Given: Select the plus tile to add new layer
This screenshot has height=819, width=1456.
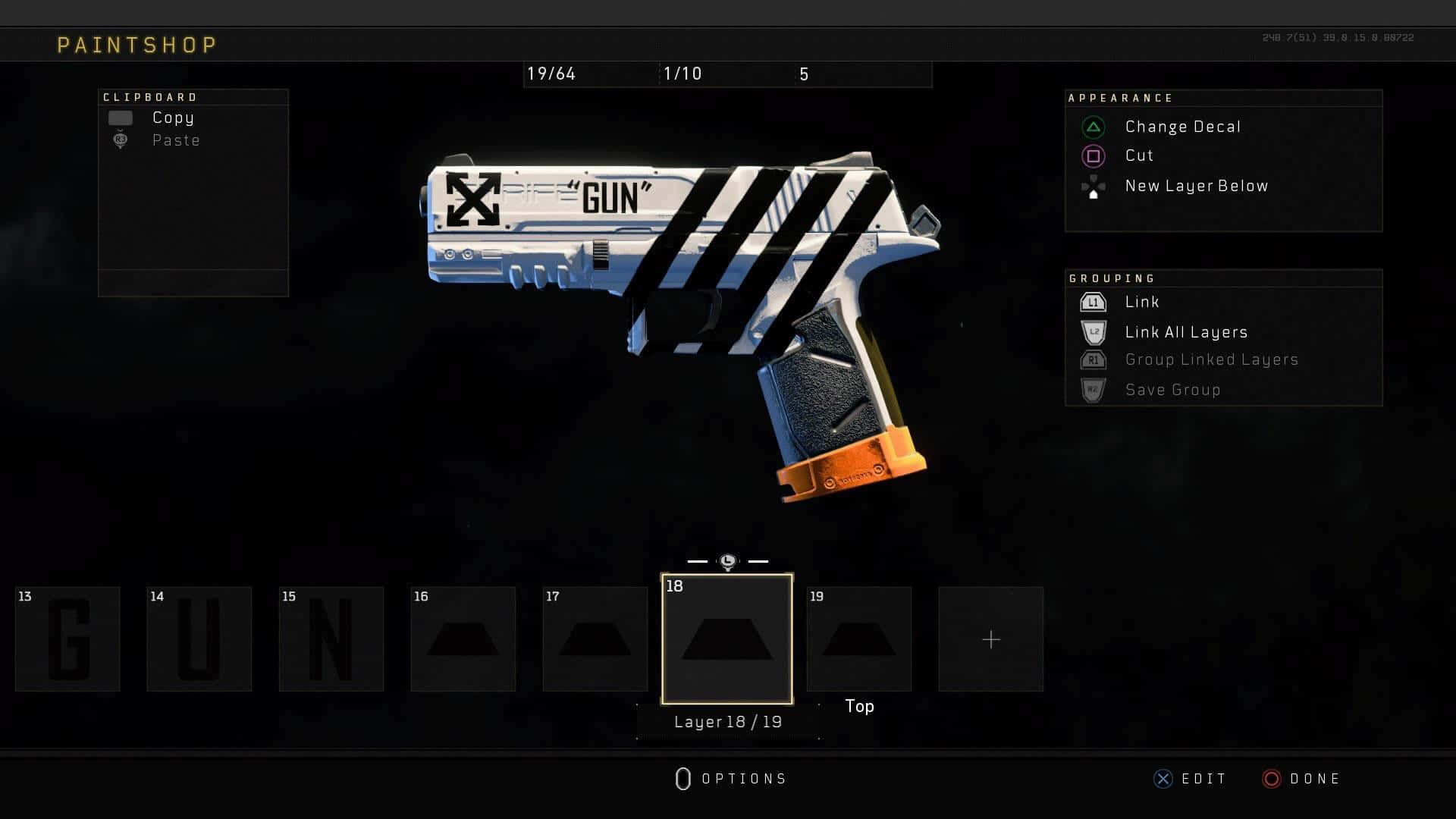Looking at the screenshot, I should tap(990, 639).
